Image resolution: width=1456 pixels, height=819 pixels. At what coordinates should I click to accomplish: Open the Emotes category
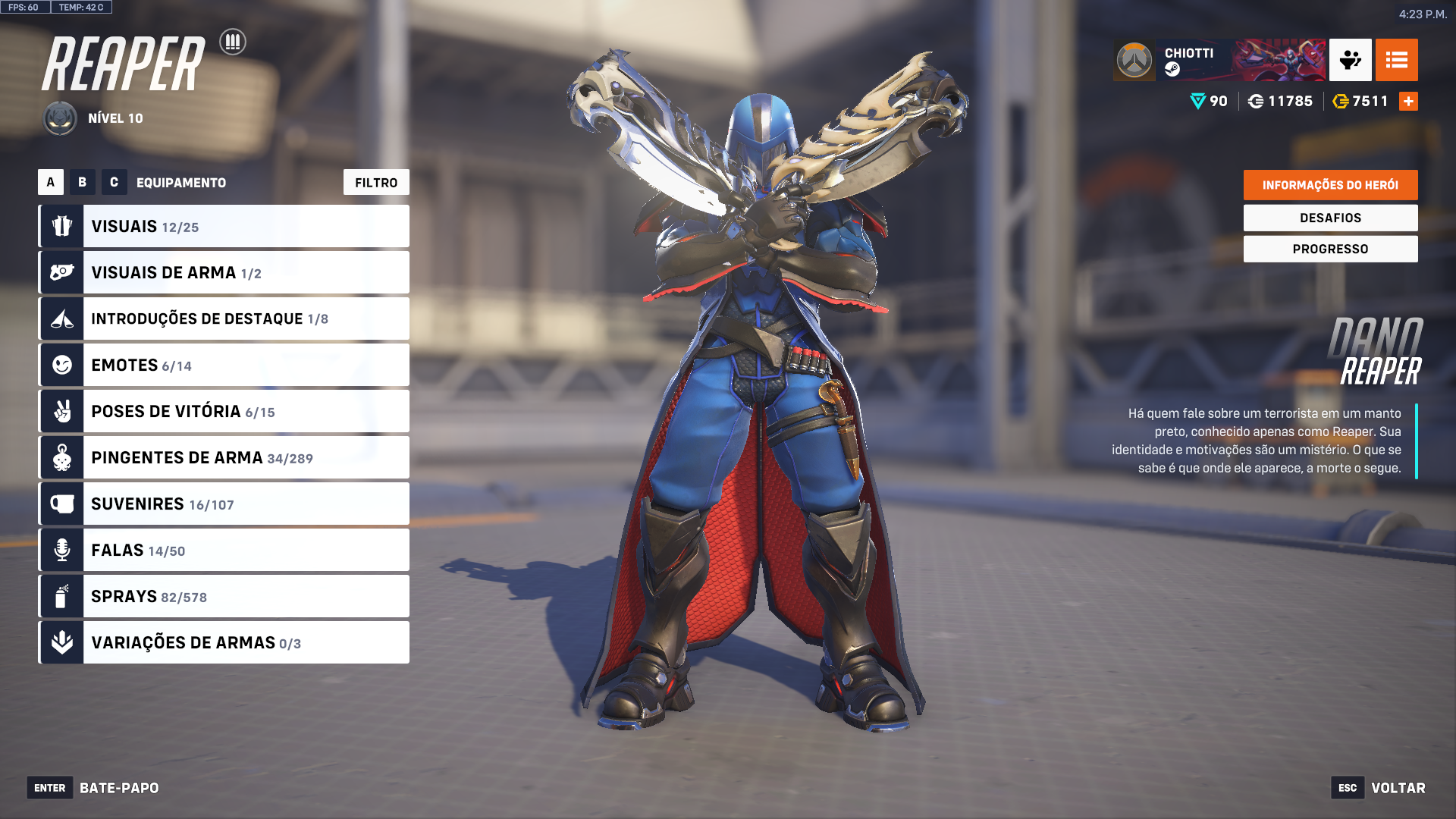click(x=224, y=365)
